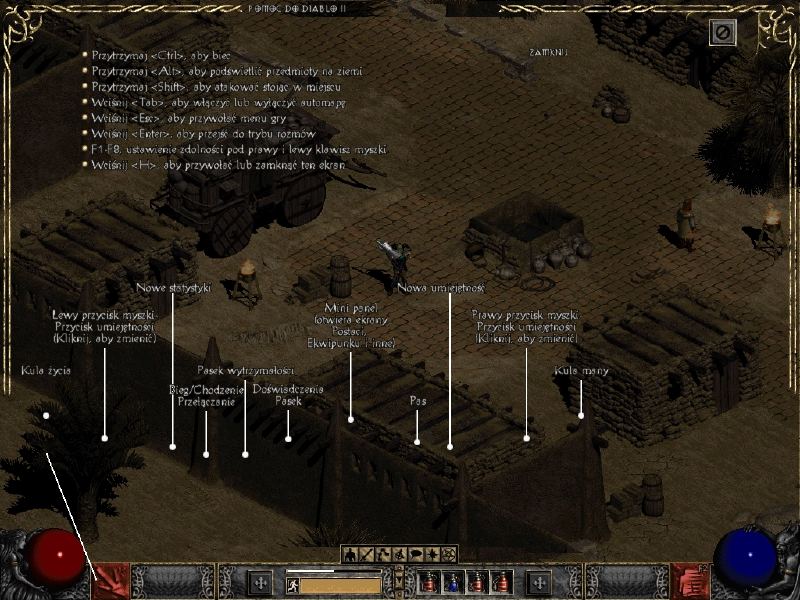This screenshot has height=600, width=800.
Task: Click the new skill button
Action: (x=540, y=582)
